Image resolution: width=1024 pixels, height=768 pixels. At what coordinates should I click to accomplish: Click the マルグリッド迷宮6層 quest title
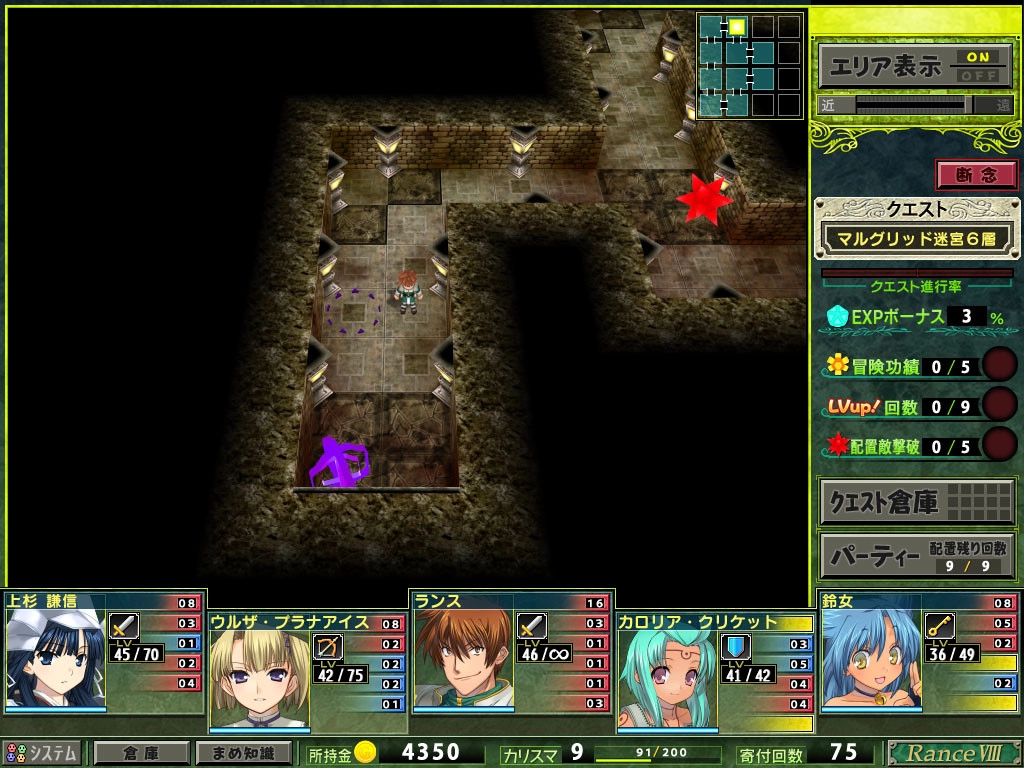(913, 240)
